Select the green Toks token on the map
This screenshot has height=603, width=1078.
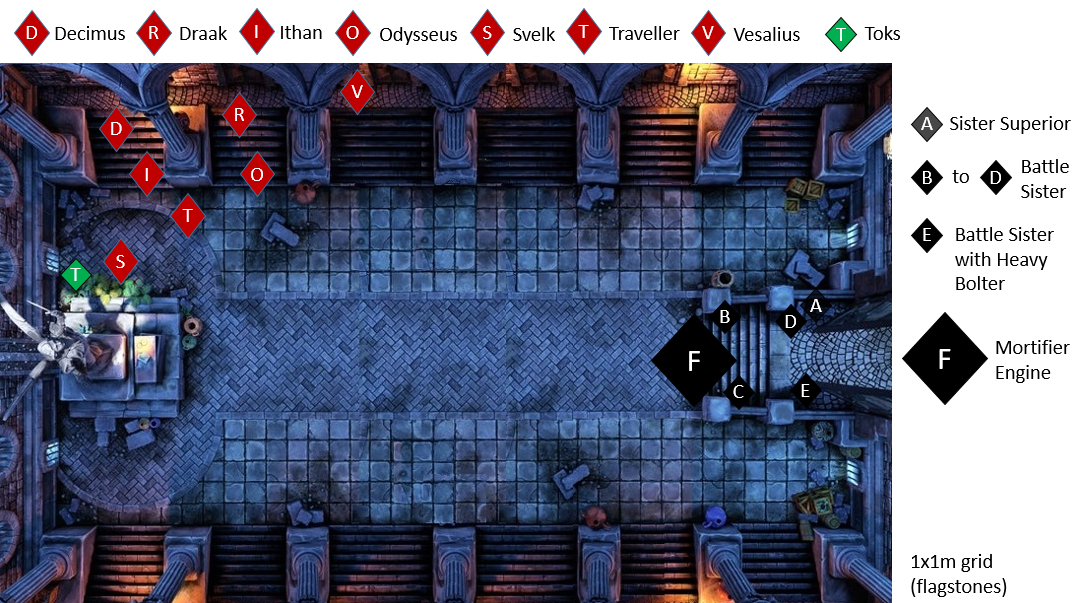[x=76, y=274]
